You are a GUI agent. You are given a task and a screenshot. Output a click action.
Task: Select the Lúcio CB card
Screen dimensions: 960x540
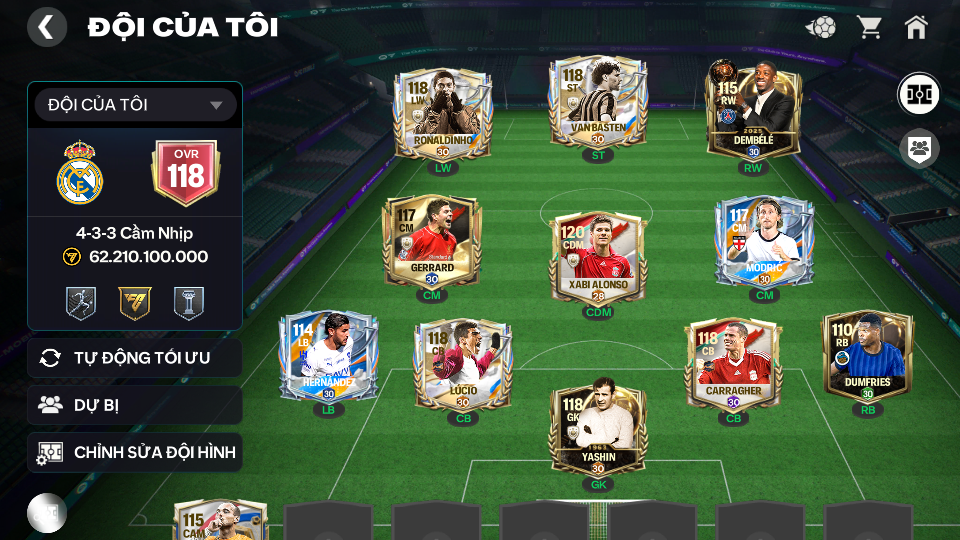tap(463, 362)
